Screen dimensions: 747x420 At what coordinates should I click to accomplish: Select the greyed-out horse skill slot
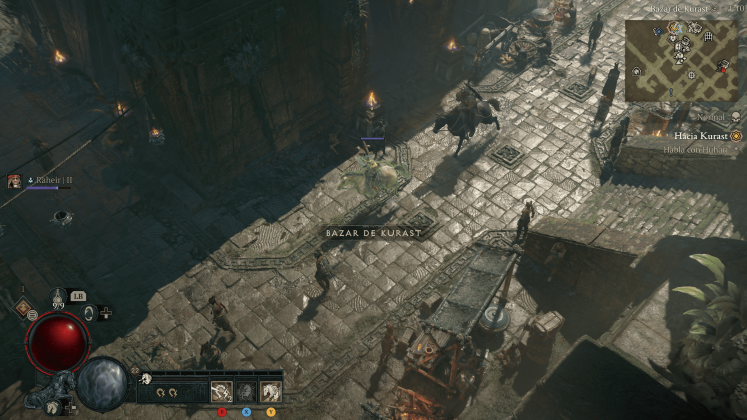pyautogui.click(x=245, y=391)
